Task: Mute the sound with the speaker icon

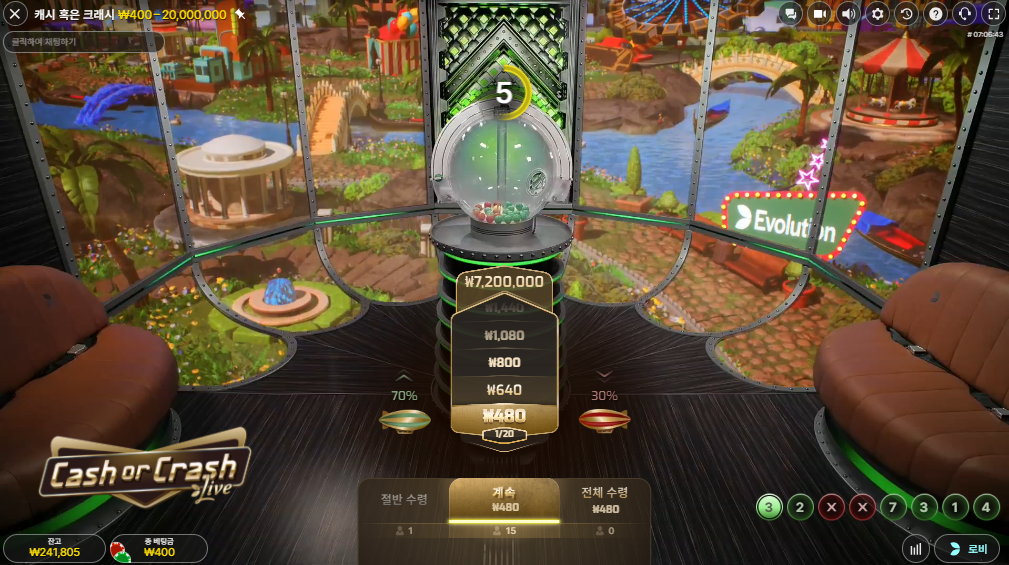Action: pyautogui.click(x=848, y=14)
